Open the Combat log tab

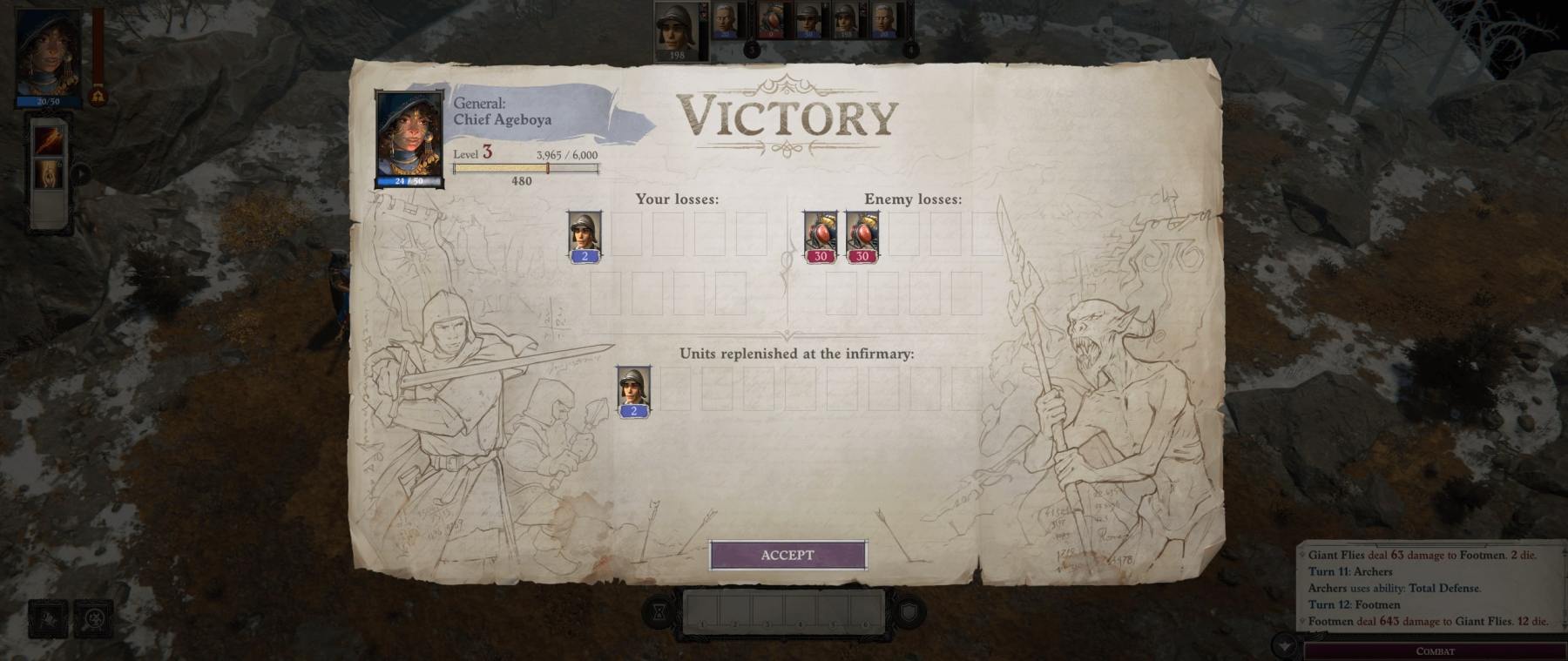[x=1435, y=651]
